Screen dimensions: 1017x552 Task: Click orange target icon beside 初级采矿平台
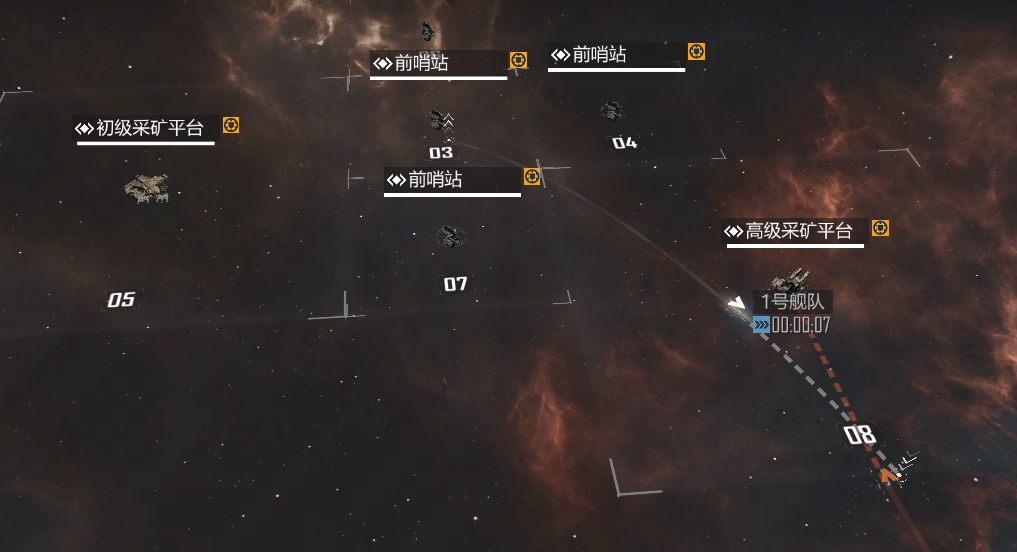pyautogui.click(x=231, y=125)
